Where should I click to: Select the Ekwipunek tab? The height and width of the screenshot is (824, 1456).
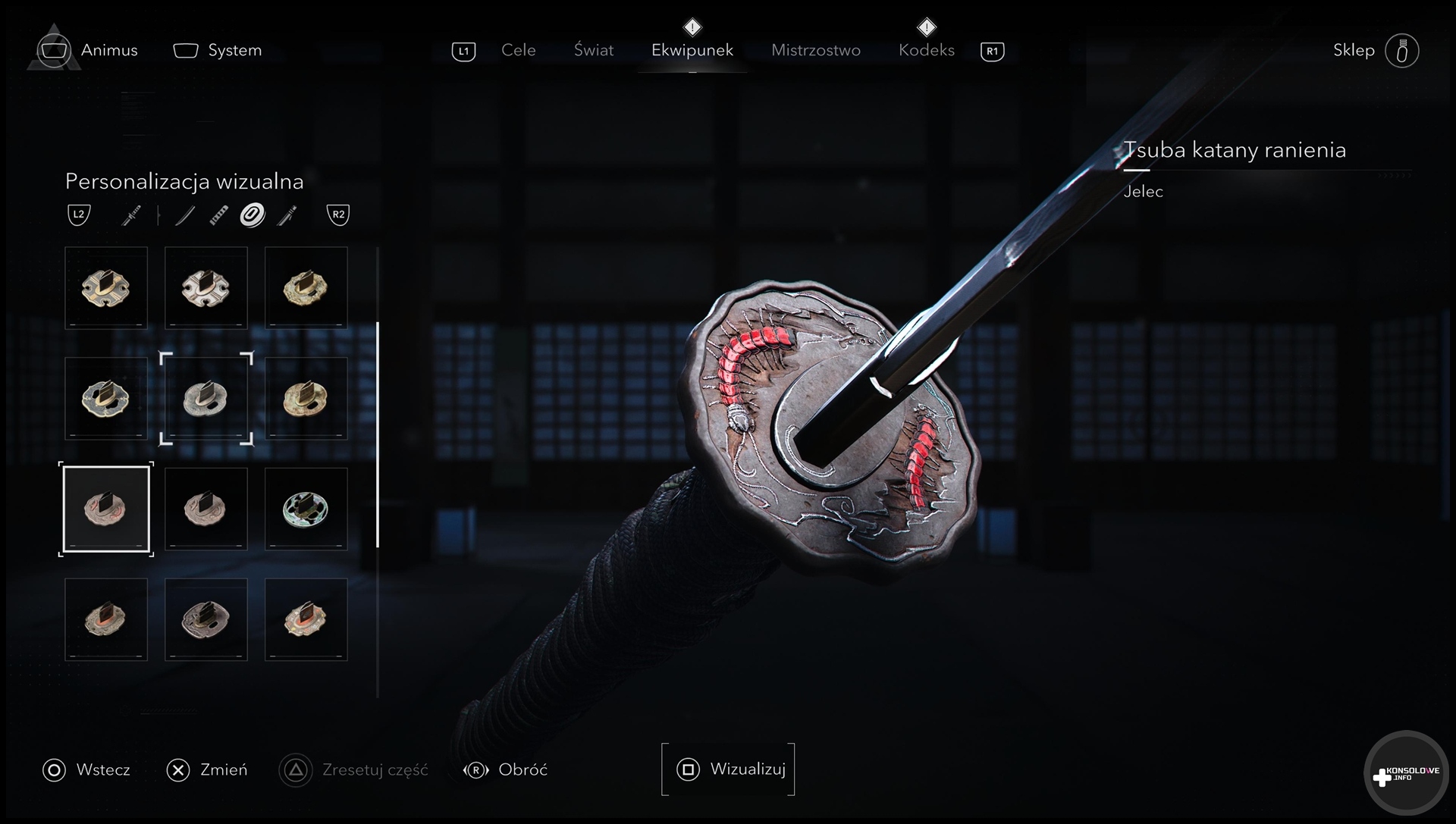[x=692, y=50]
